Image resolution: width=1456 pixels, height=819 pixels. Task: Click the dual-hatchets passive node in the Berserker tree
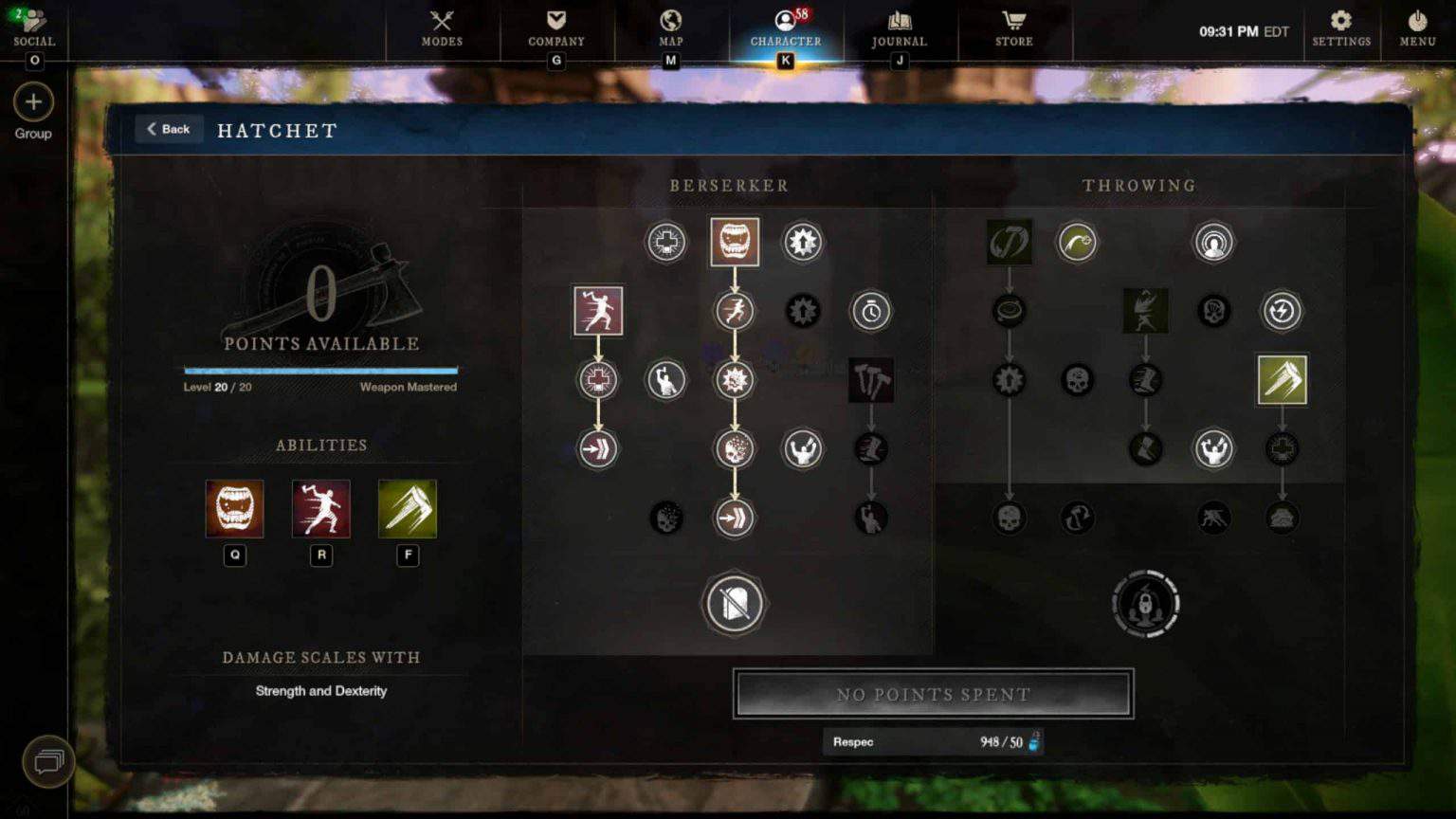pos(871,378)
